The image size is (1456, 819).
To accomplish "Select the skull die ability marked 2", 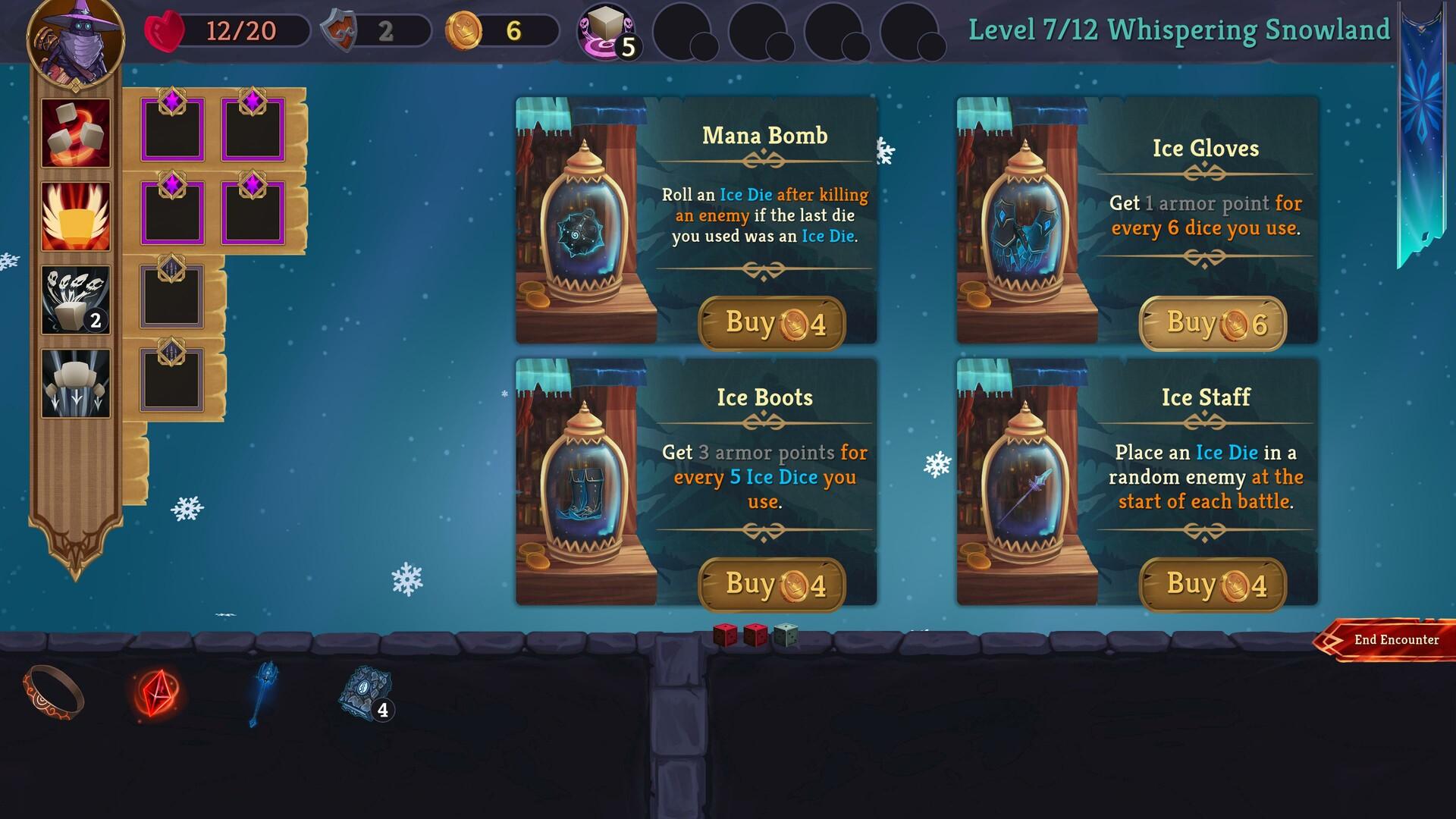I will (x=74, y=302).
